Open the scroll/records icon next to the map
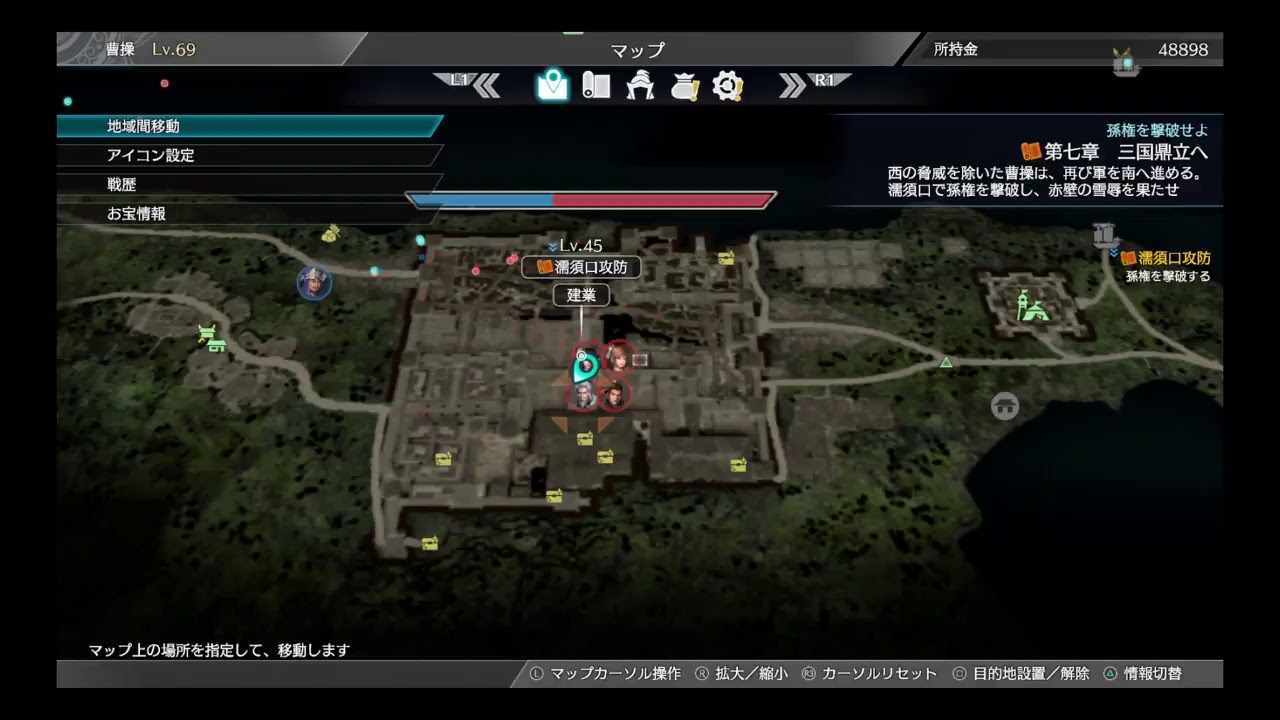This screenshot has height=720, width=1280. [597, 86]
